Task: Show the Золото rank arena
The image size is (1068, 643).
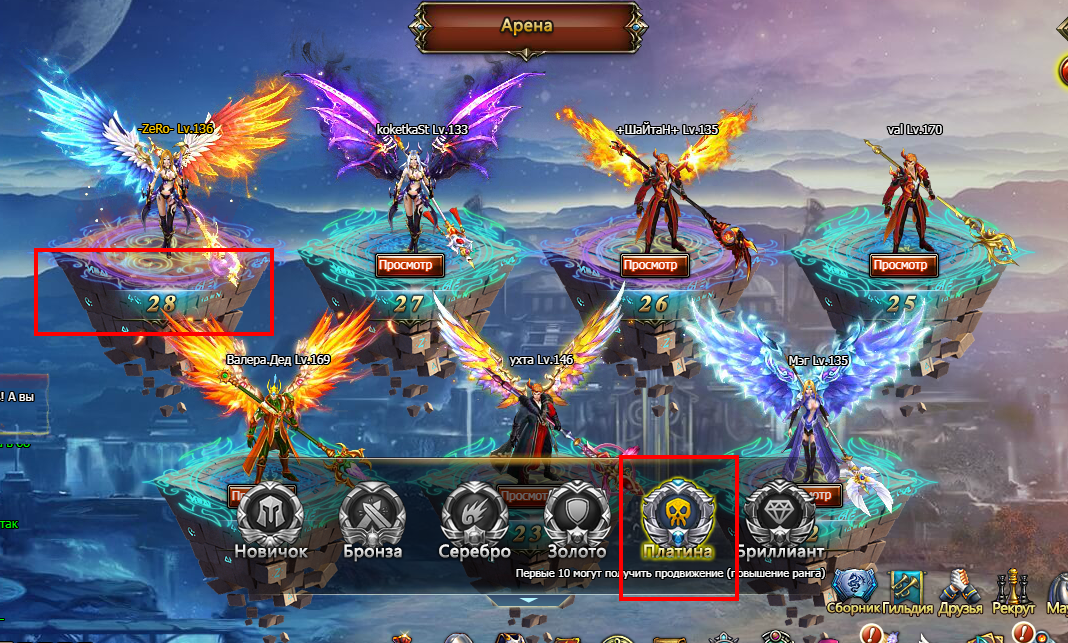Action: (x=576, y=516)
